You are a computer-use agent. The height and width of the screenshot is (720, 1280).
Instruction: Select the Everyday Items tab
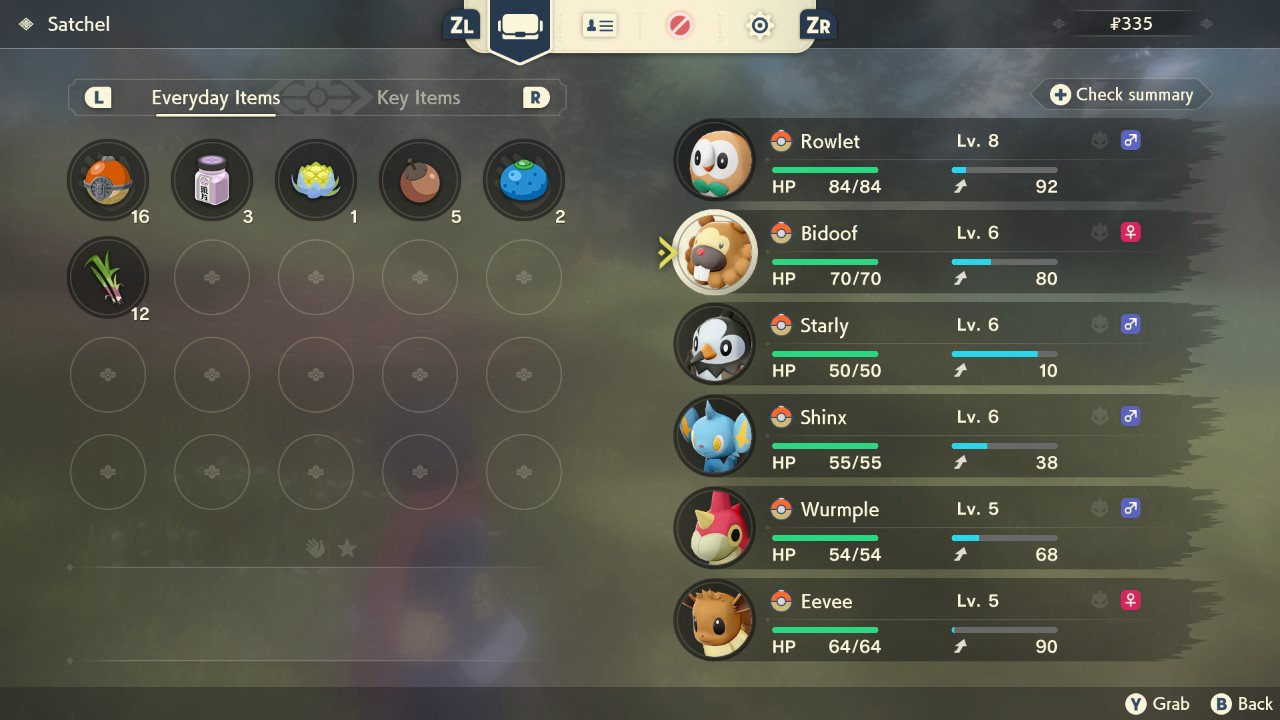pos(215,98)
